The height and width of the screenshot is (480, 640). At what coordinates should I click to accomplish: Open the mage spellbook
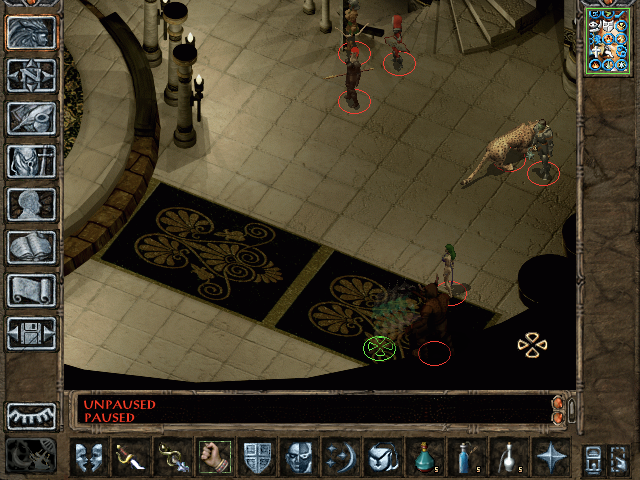(x=32, y=246)
